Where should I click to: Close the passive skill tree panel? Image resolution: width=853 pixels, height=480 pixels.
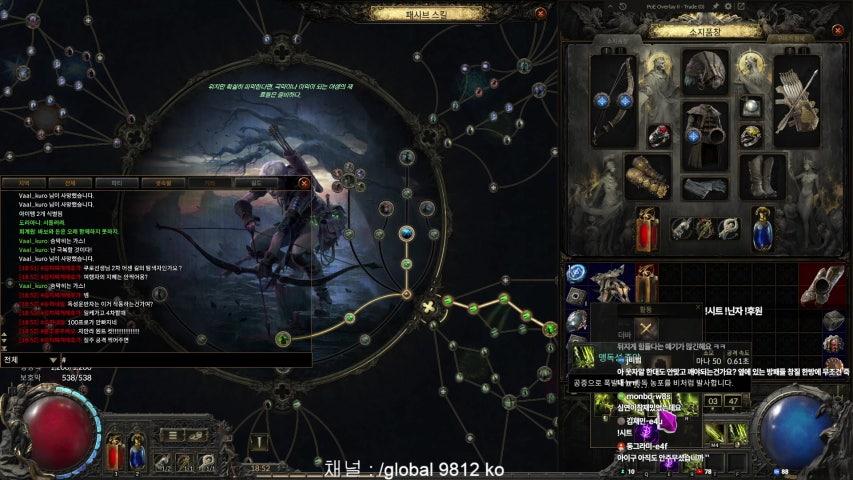pos(541,14)
